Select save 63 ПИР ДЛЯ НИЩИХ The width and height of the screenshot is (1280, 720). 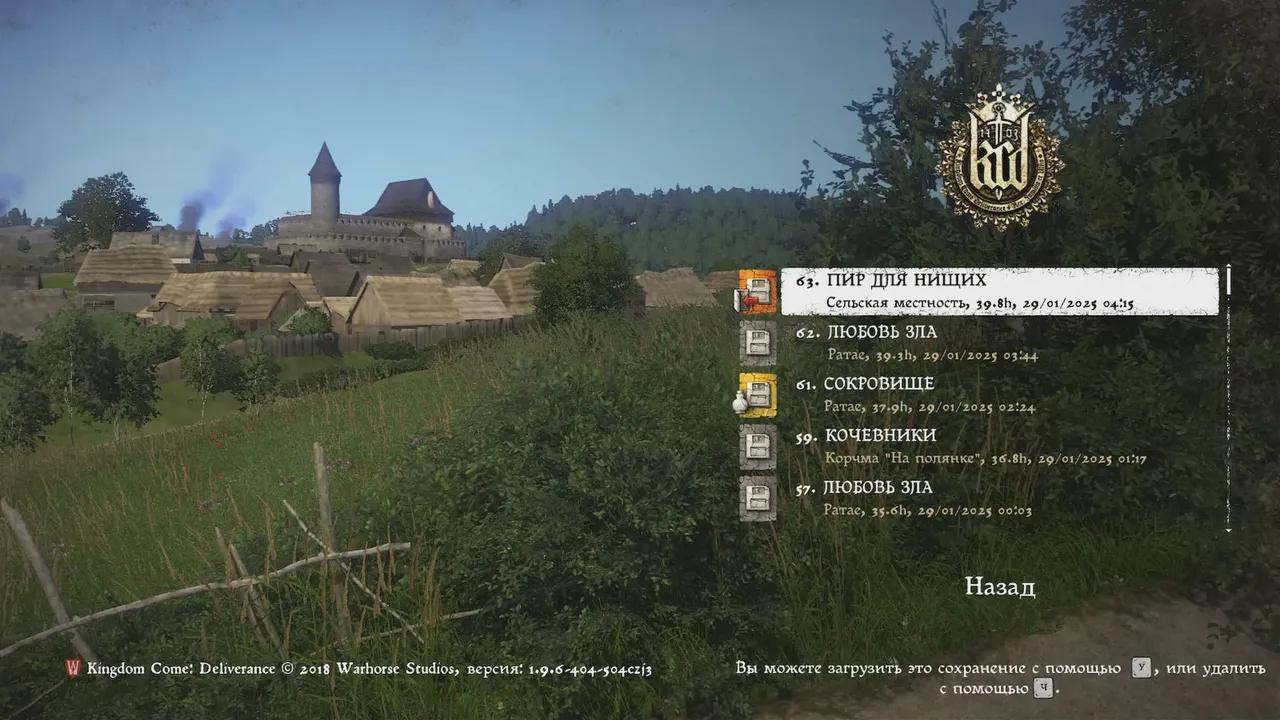point(998,290)
